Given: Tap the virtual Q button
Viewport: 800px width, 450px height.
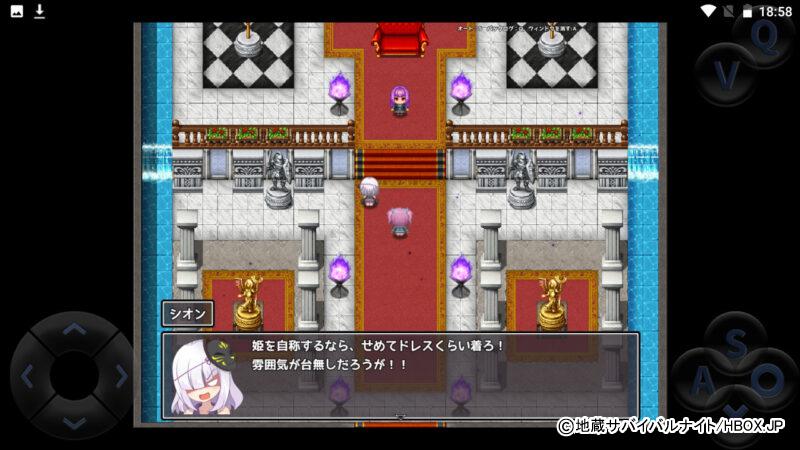Looking at the screenshot, I should [765, 38].
